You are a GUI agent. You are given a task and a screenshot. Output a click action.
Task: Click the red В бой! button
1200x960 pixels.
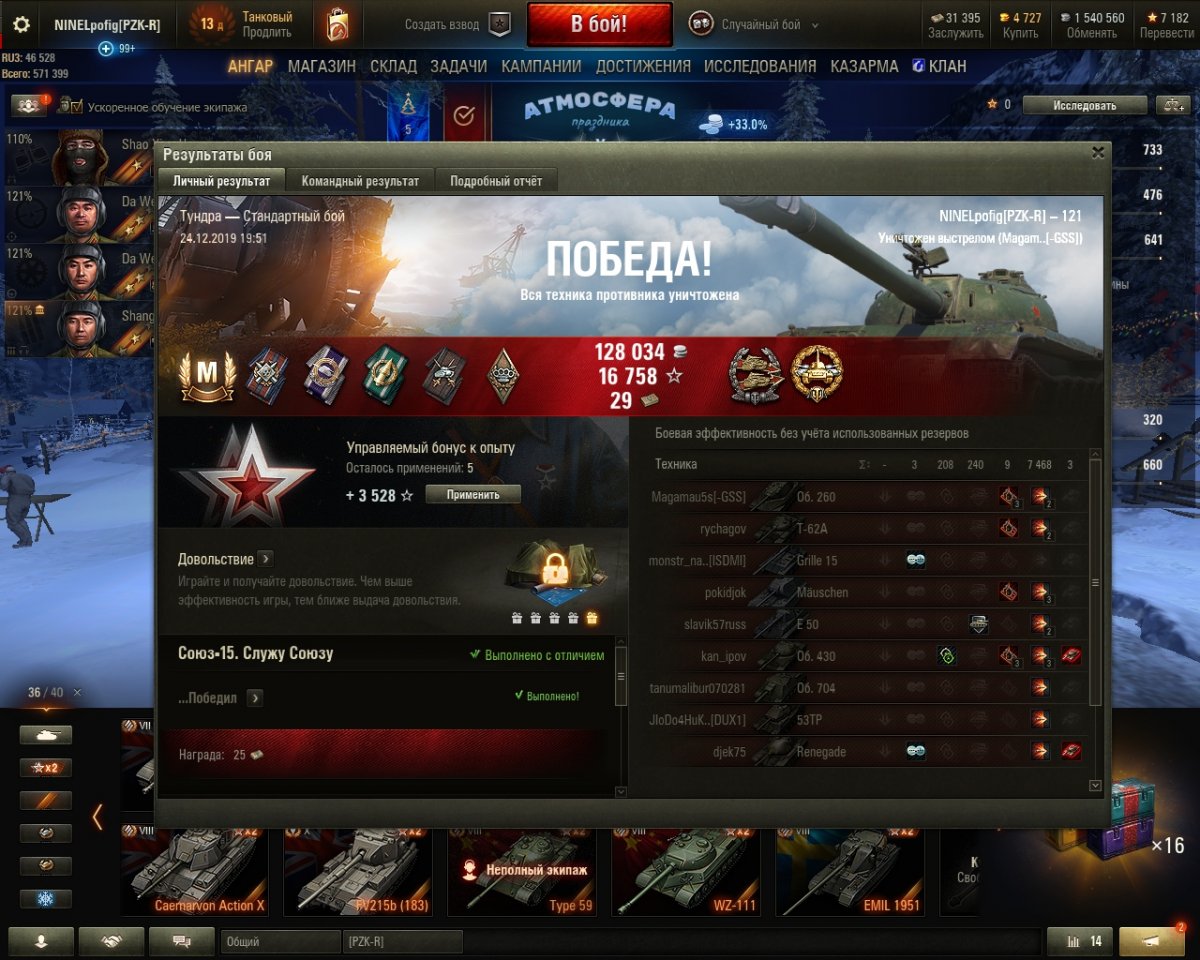pos(599,25)
